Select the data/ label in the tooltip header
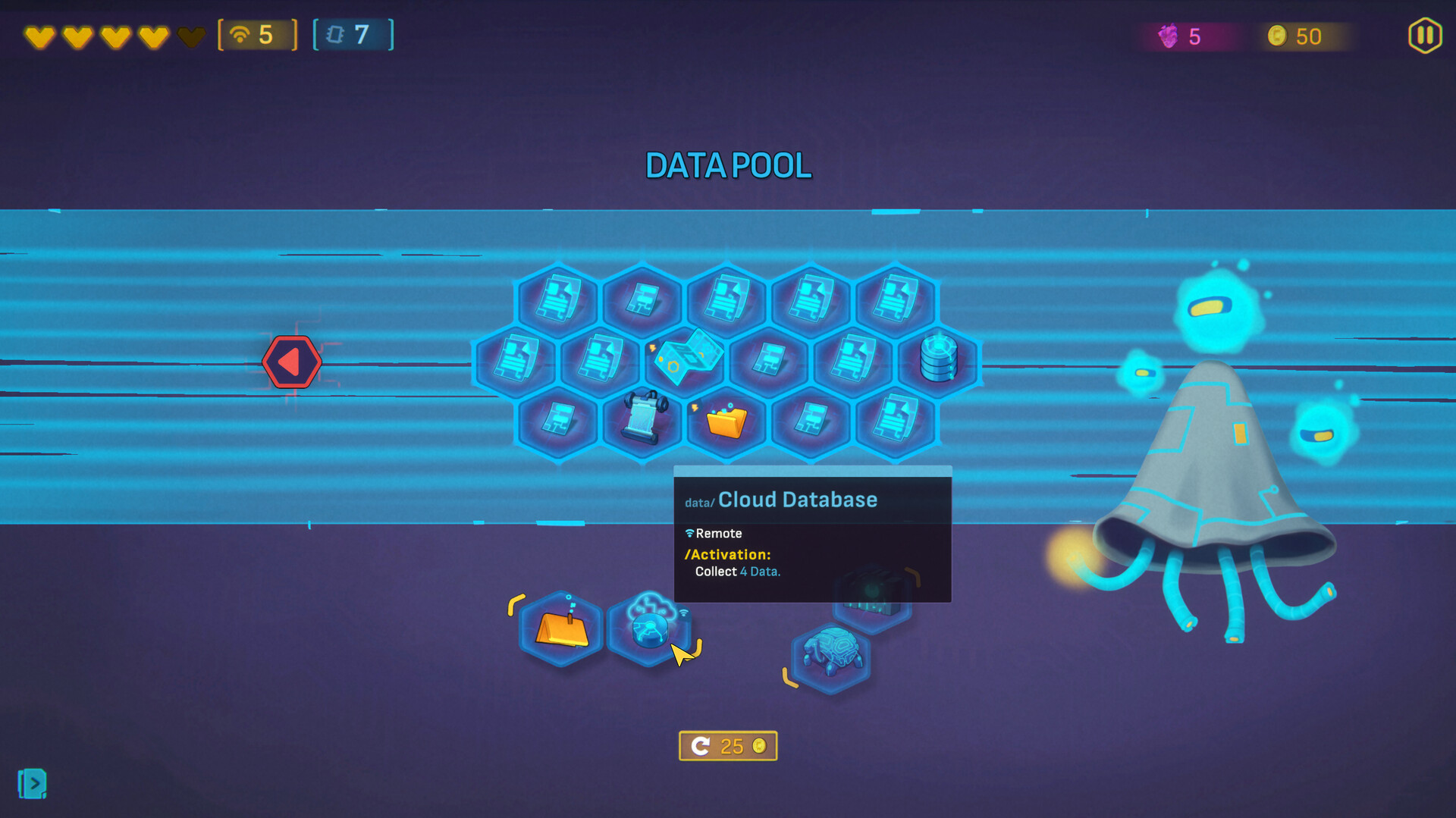 [x=698, y=501]
